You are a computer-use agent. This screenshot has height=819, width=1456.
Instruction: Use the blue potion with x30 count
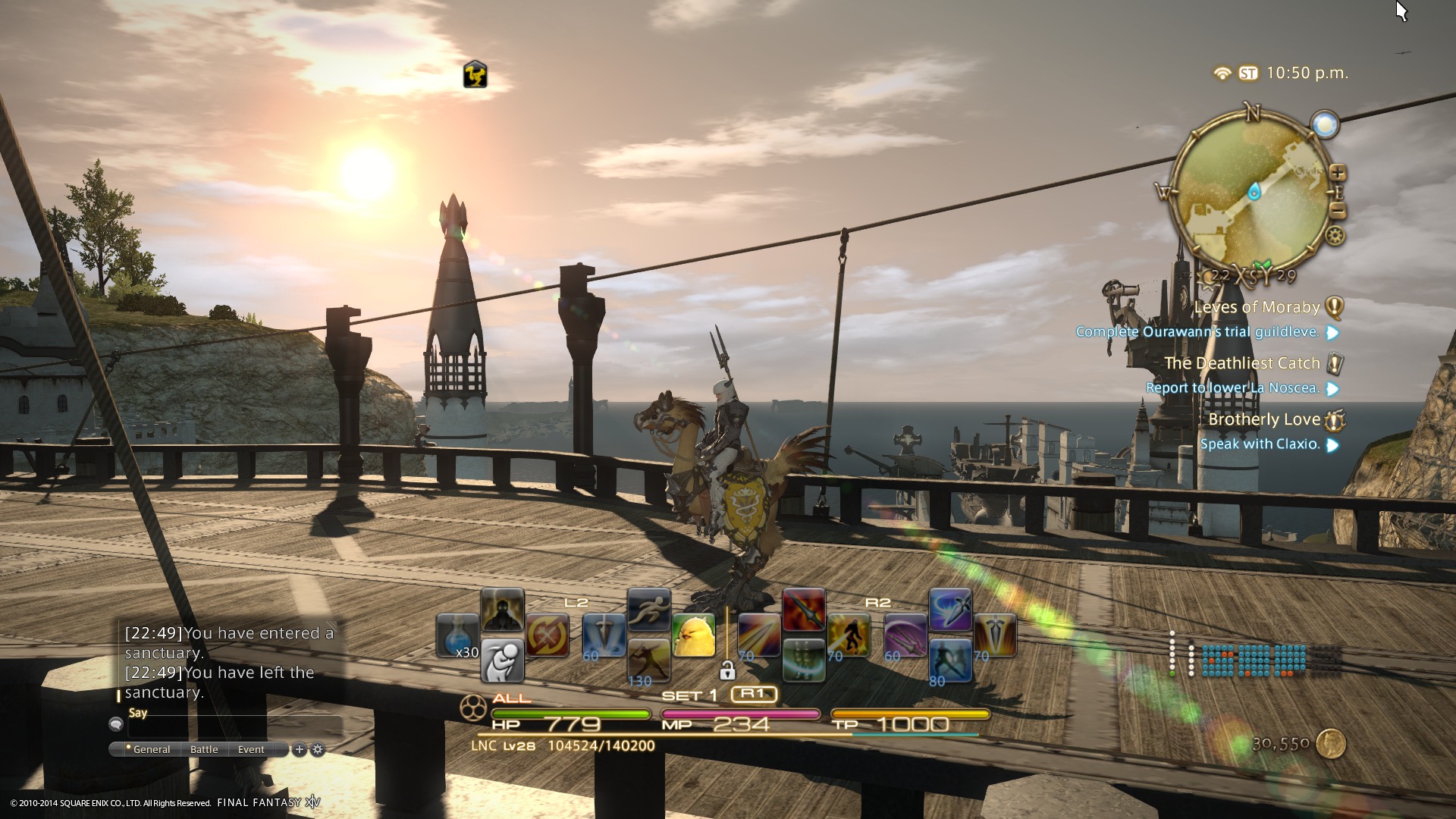pos(457,635)
